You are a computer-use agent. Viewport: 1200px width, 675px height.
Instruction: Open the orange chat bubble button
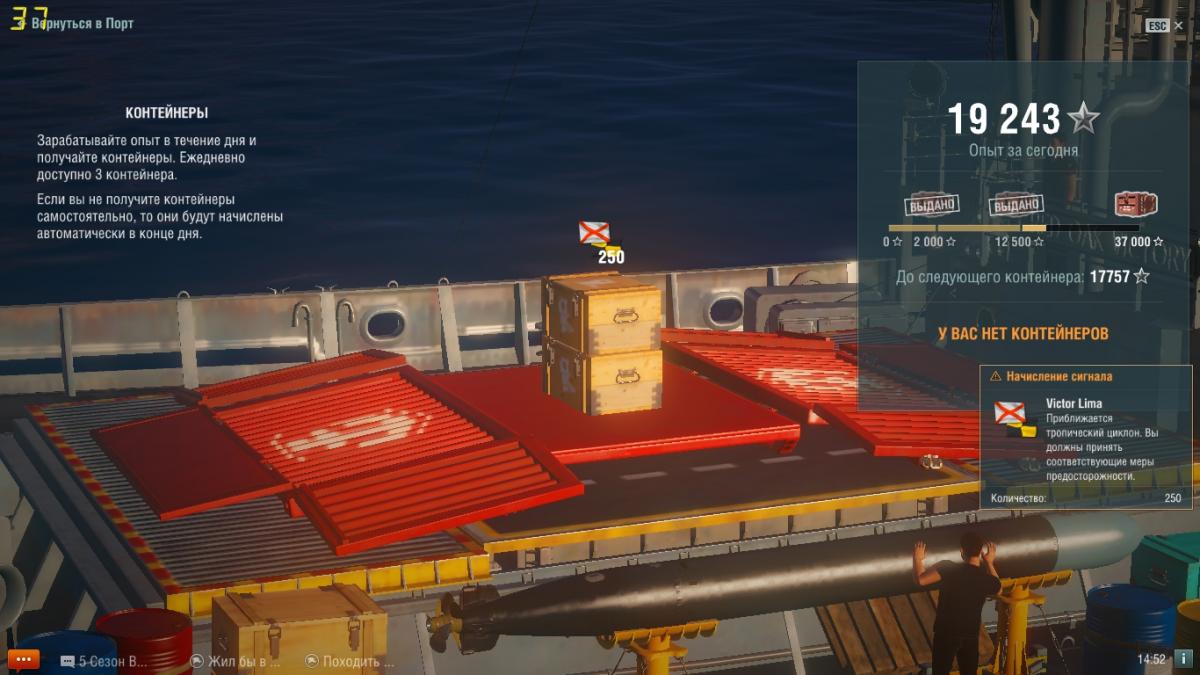[22, 659]
